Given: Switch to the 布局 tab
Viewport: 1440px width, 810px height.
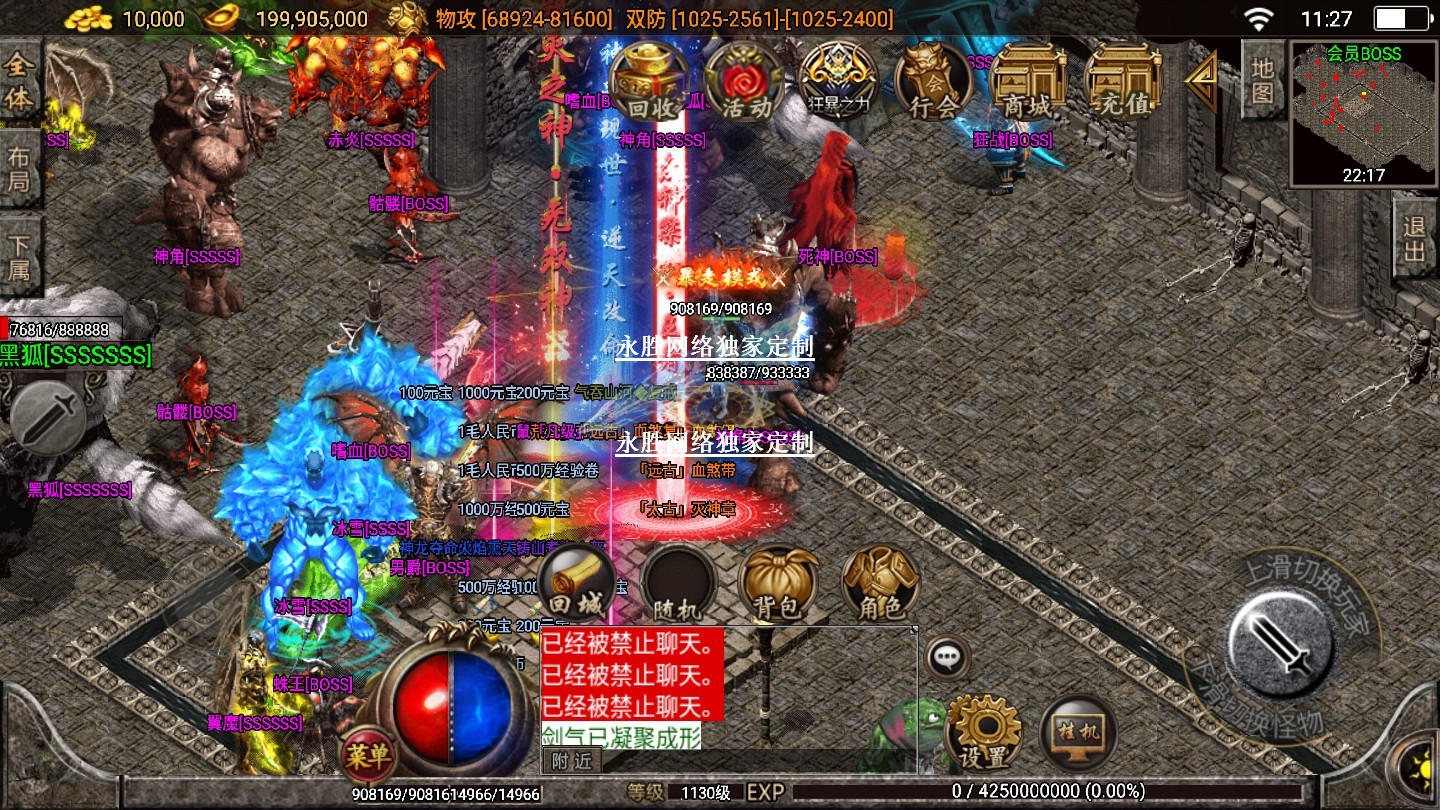Looking at the screenshot, I should click(19, 168).
